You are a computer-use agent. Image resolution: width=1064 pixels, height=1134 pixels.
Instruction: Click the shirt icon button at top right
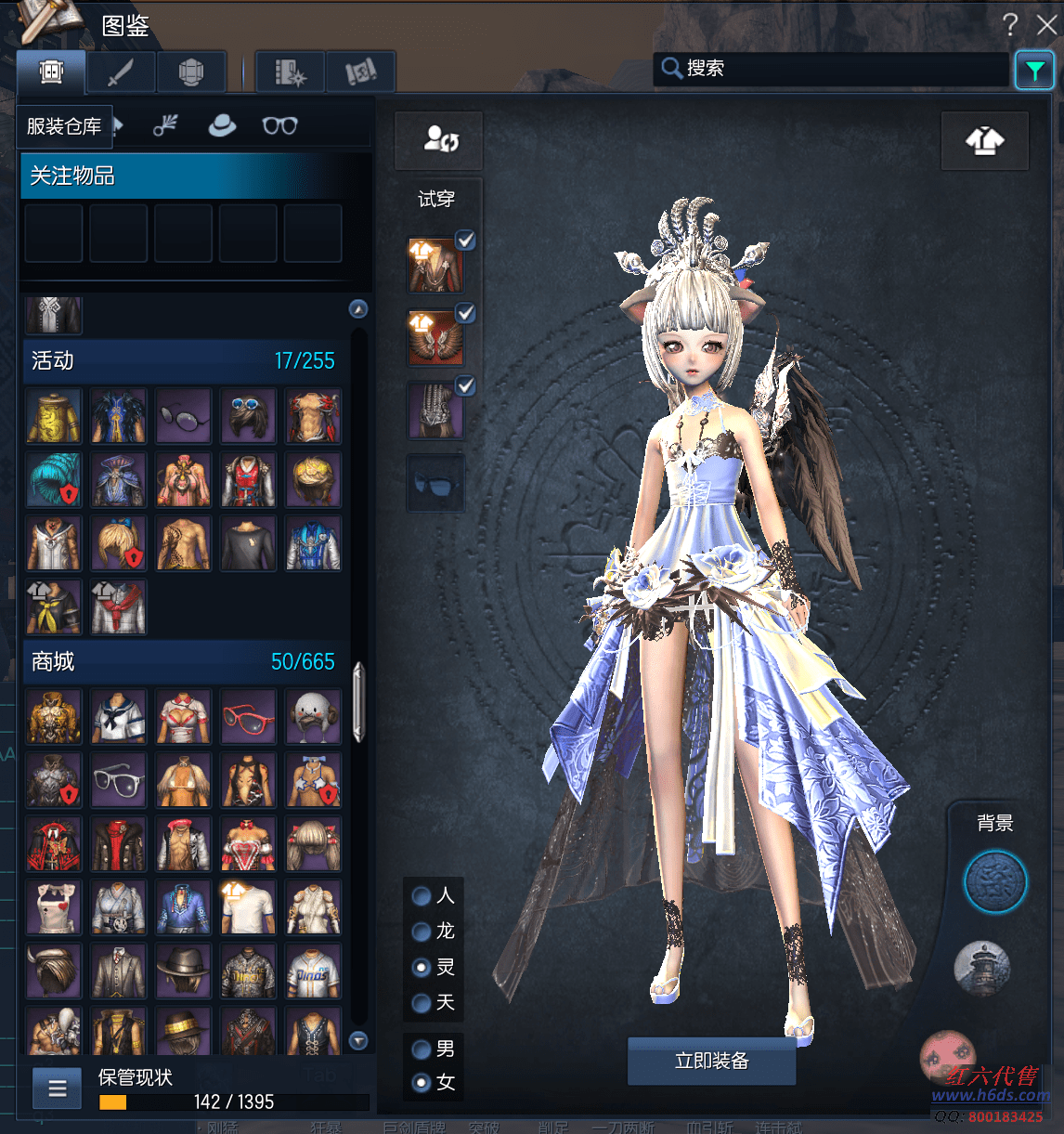tap(984, 141)
